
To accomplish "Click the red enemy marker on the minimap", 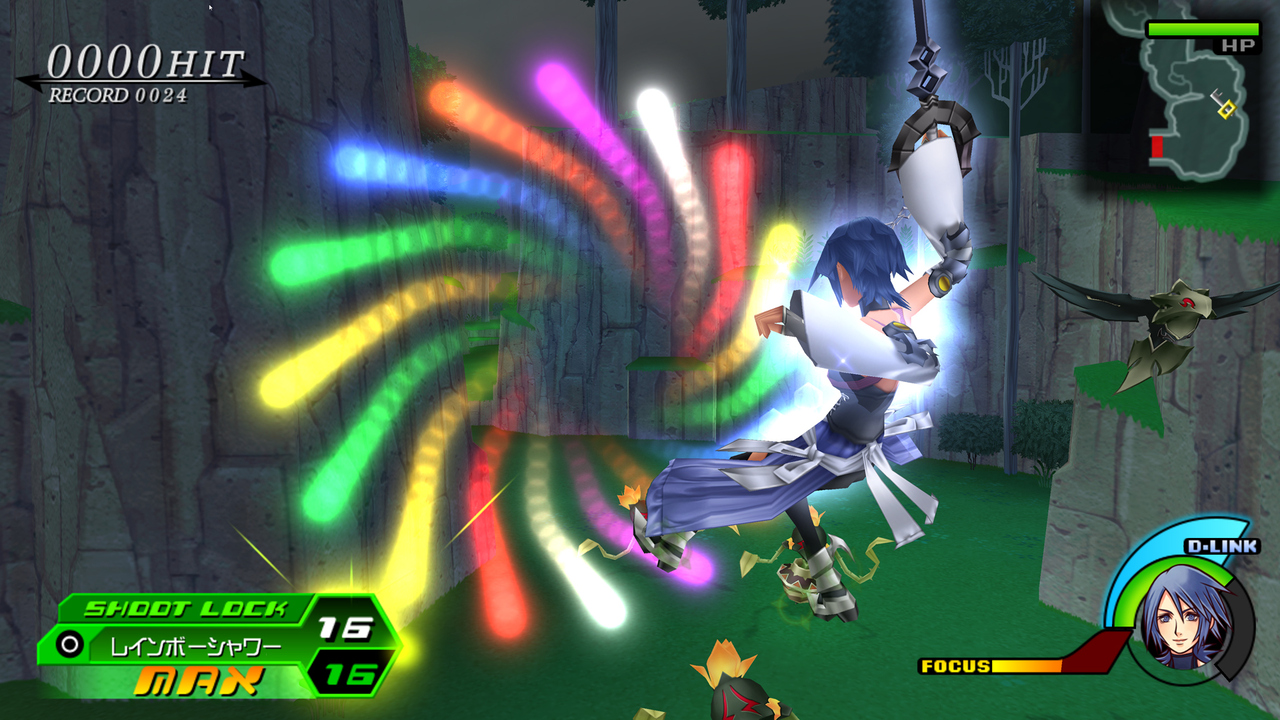I will (1157, 146).
